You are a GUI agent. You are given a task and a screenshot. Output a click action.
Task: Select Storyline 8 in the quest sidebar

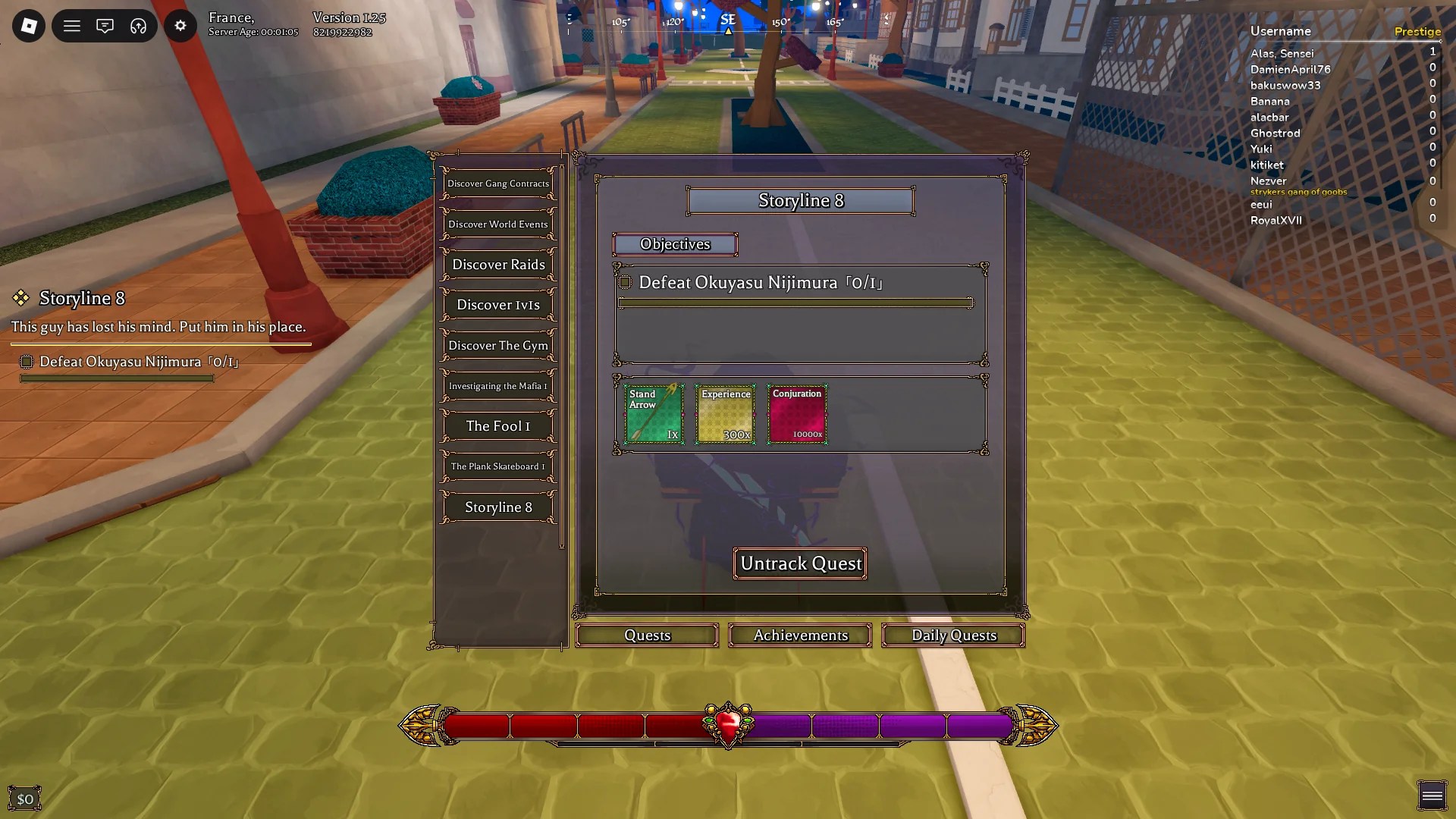tap(497, 507)
